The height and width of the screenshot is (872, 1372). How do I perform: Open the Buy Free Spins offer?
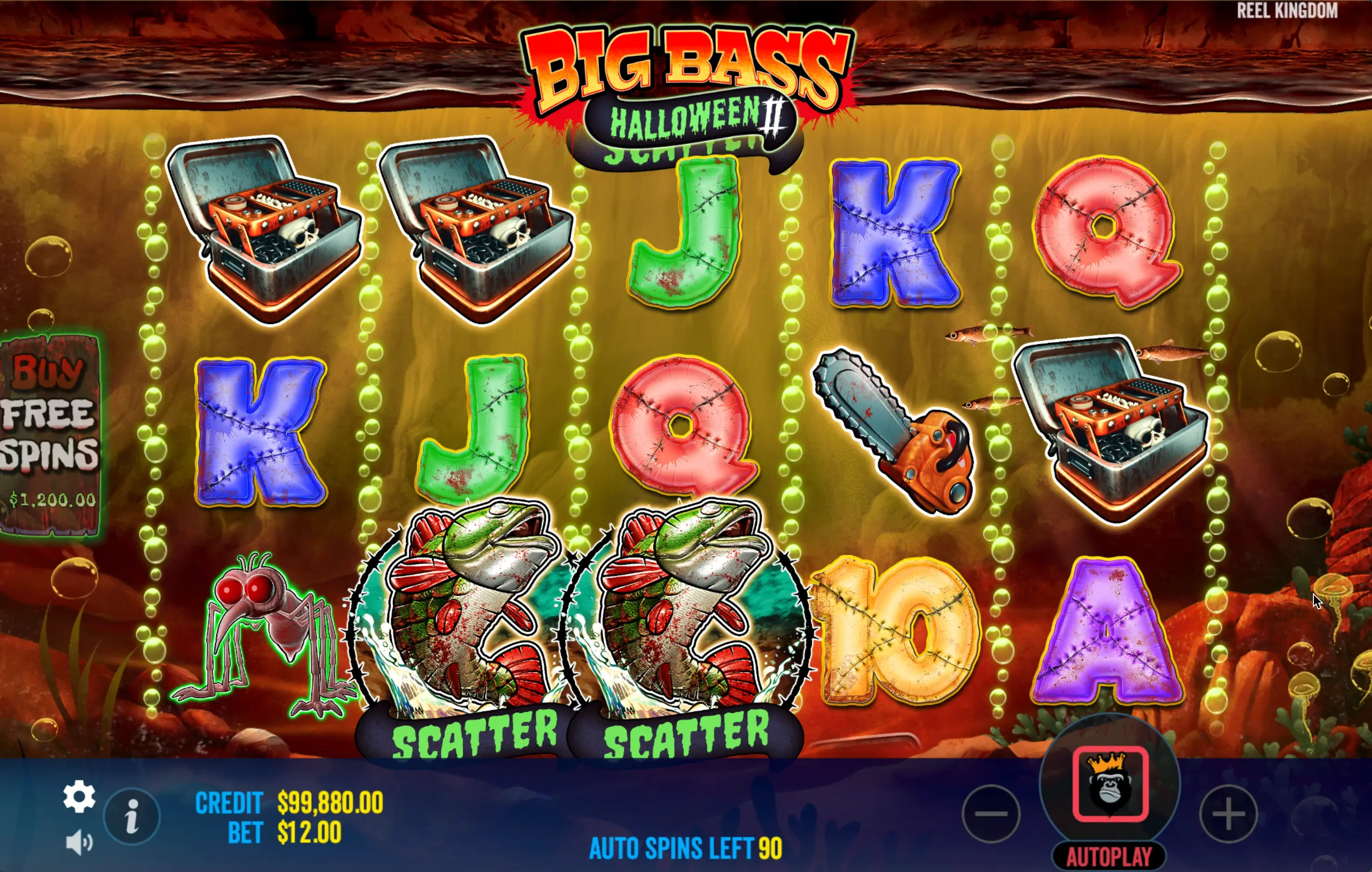point(50,434)
